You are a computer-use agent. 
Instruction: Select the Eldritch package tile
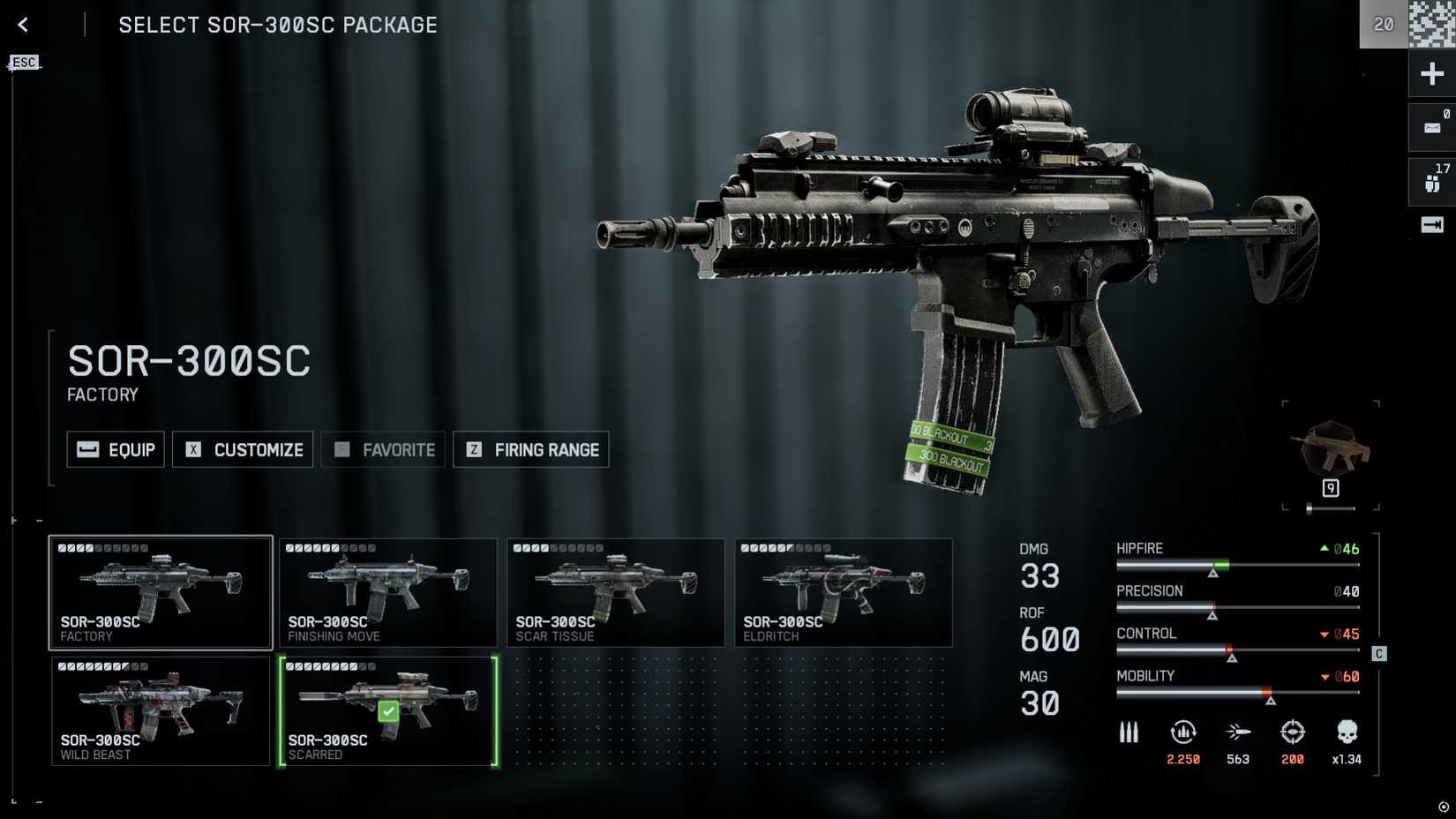pyautogui.click(x=844, y=592)
